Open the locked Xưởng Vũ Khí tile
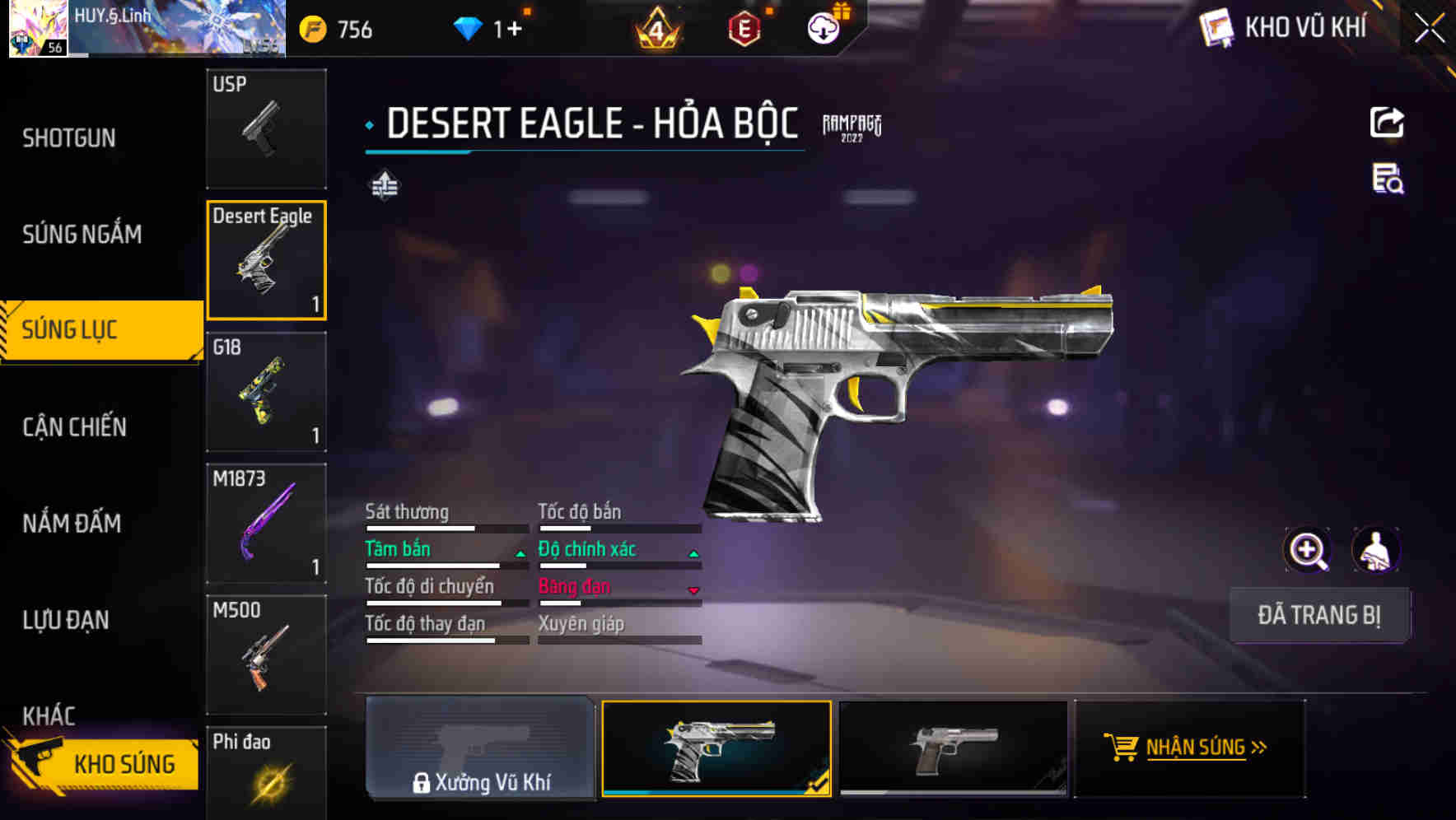Image resolution: width=1456 pixels, height=820 pixels. 481,748
